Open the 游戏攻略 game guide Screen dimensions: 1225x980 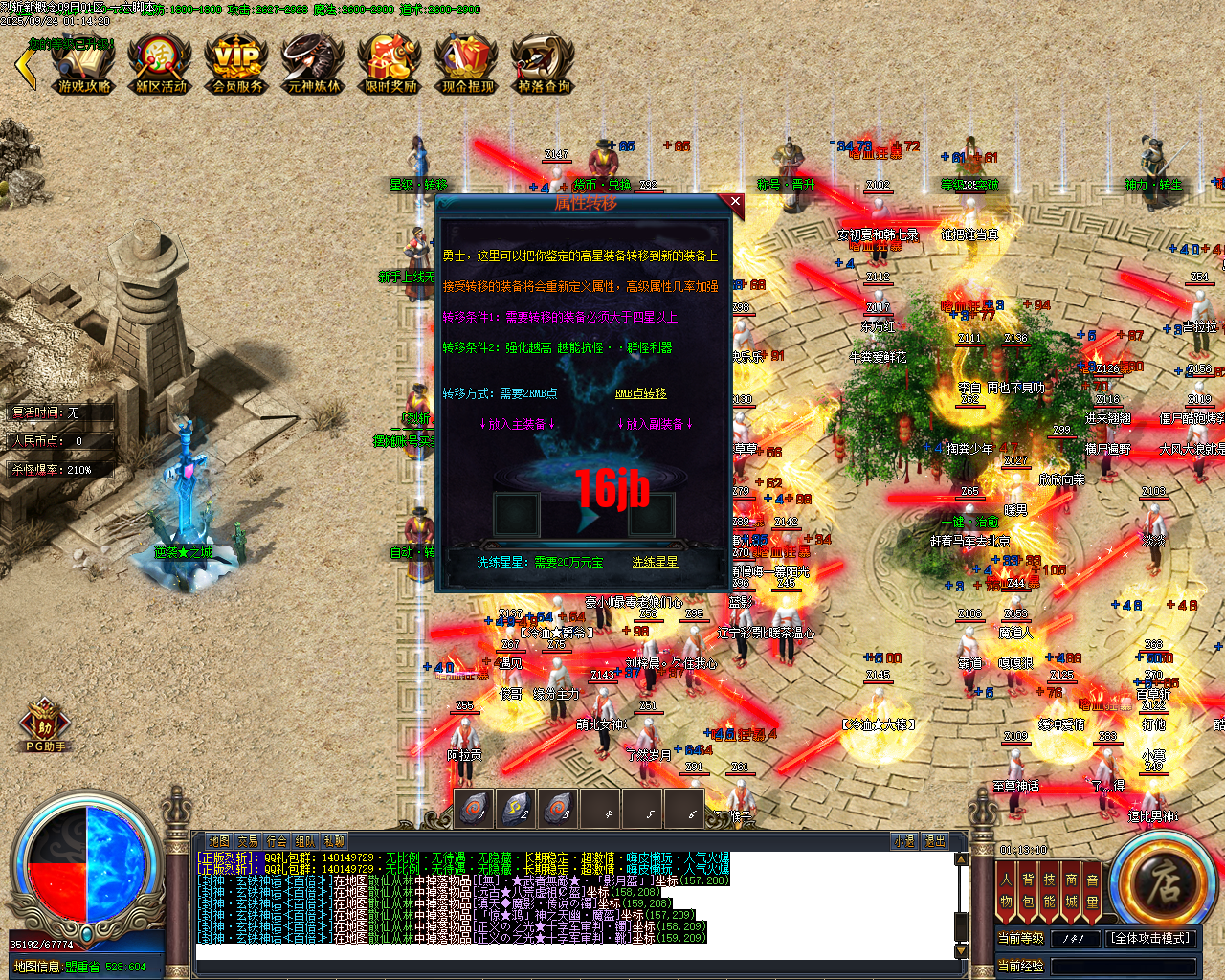coord(82,65)
